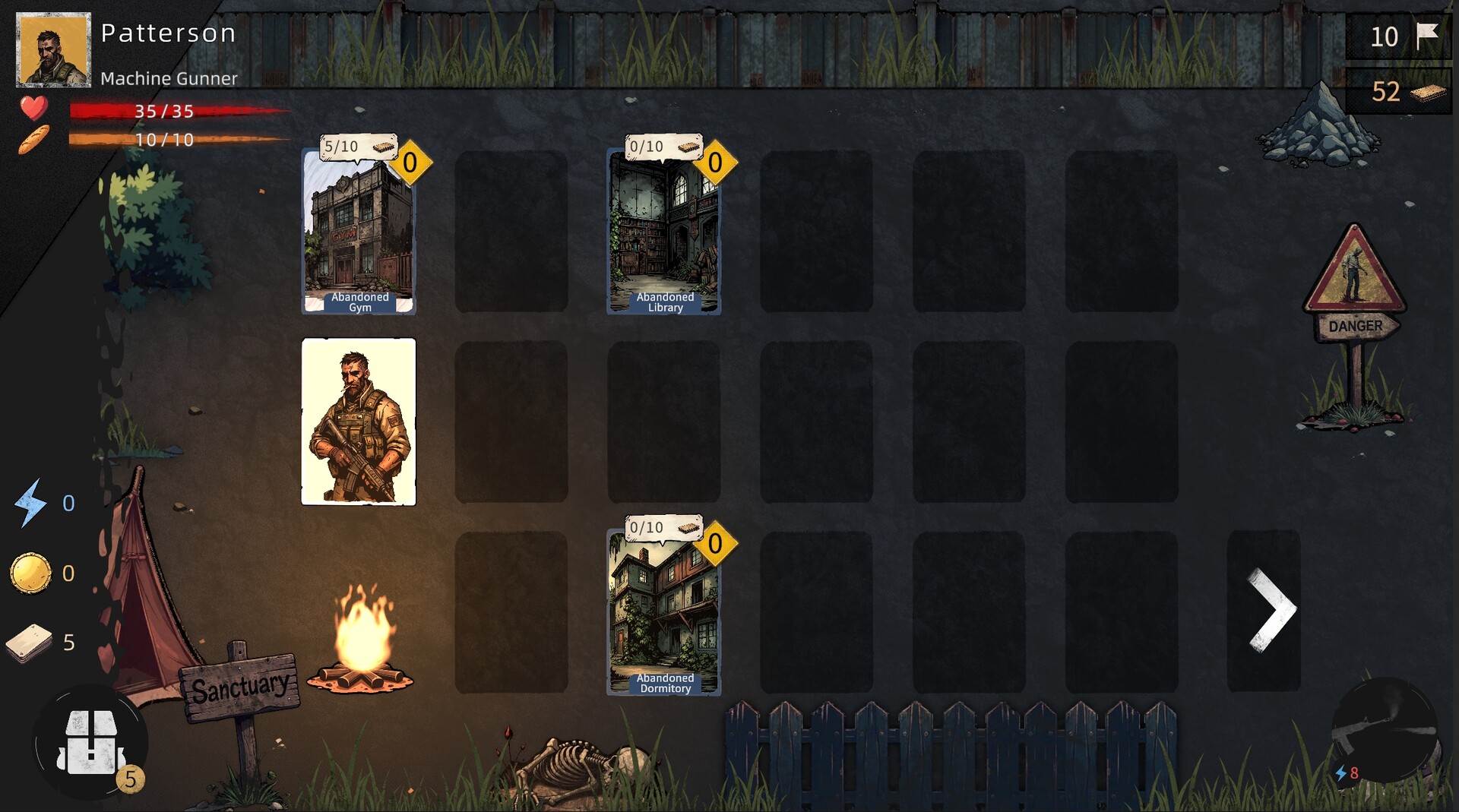
Task: Click the lightning energy icon
Action: [x=29, y=502]
